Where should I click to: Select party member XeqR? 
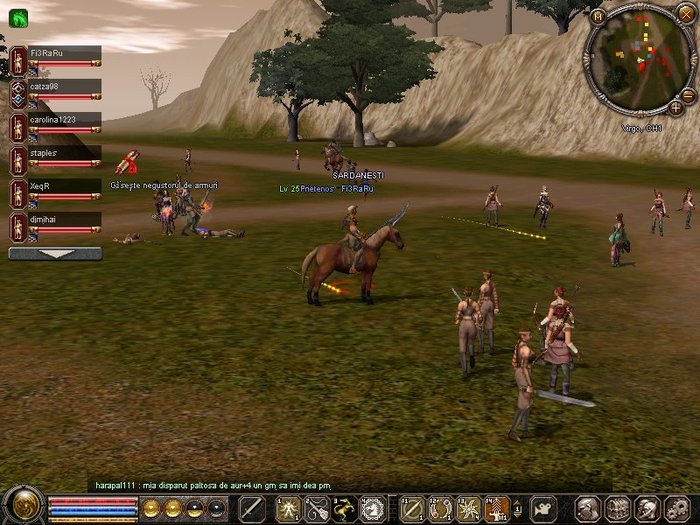pos(55,187)
